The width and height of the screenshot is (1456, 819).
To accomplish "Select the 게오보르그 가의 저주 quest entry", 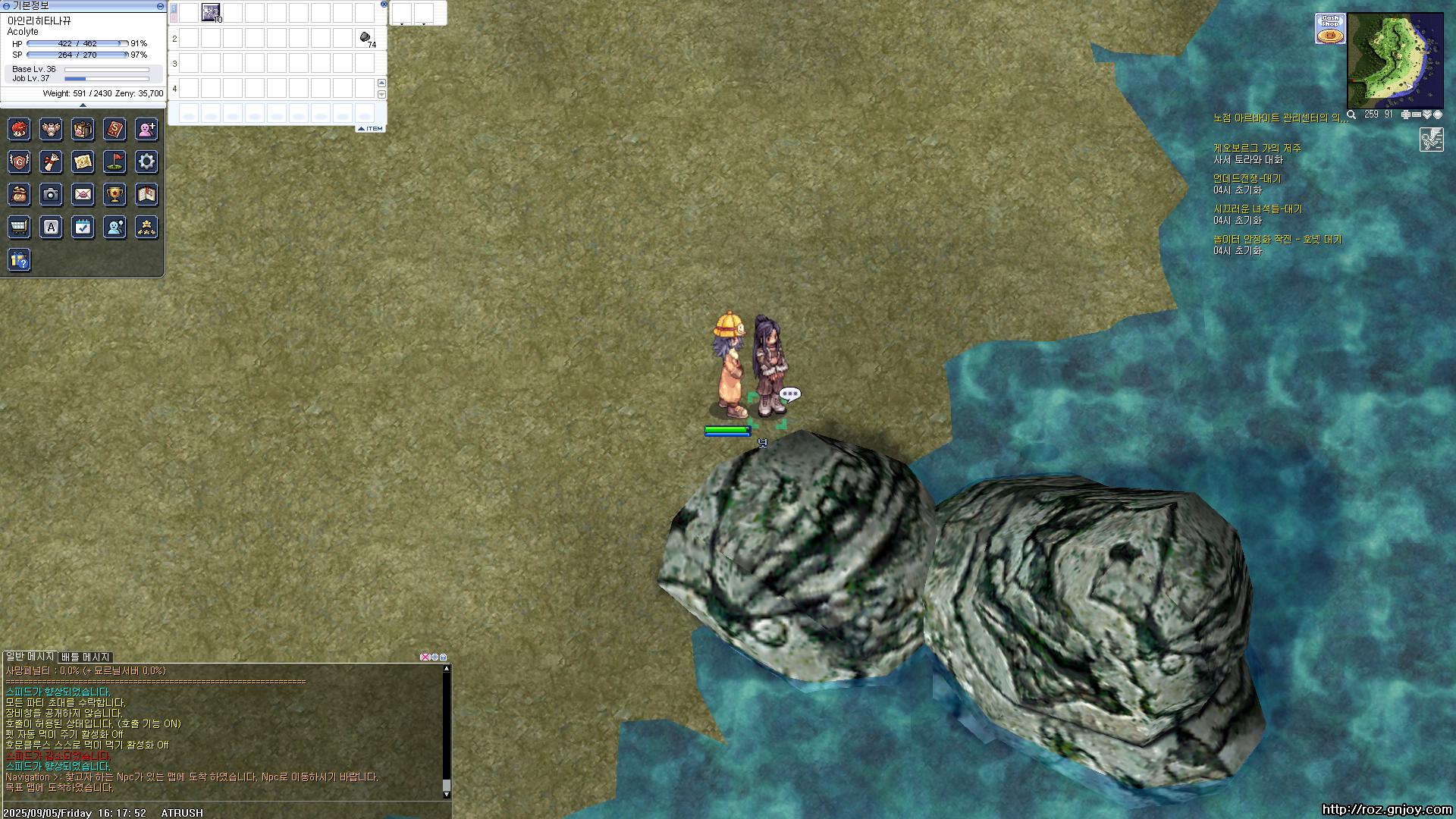I will point(1257,149).
